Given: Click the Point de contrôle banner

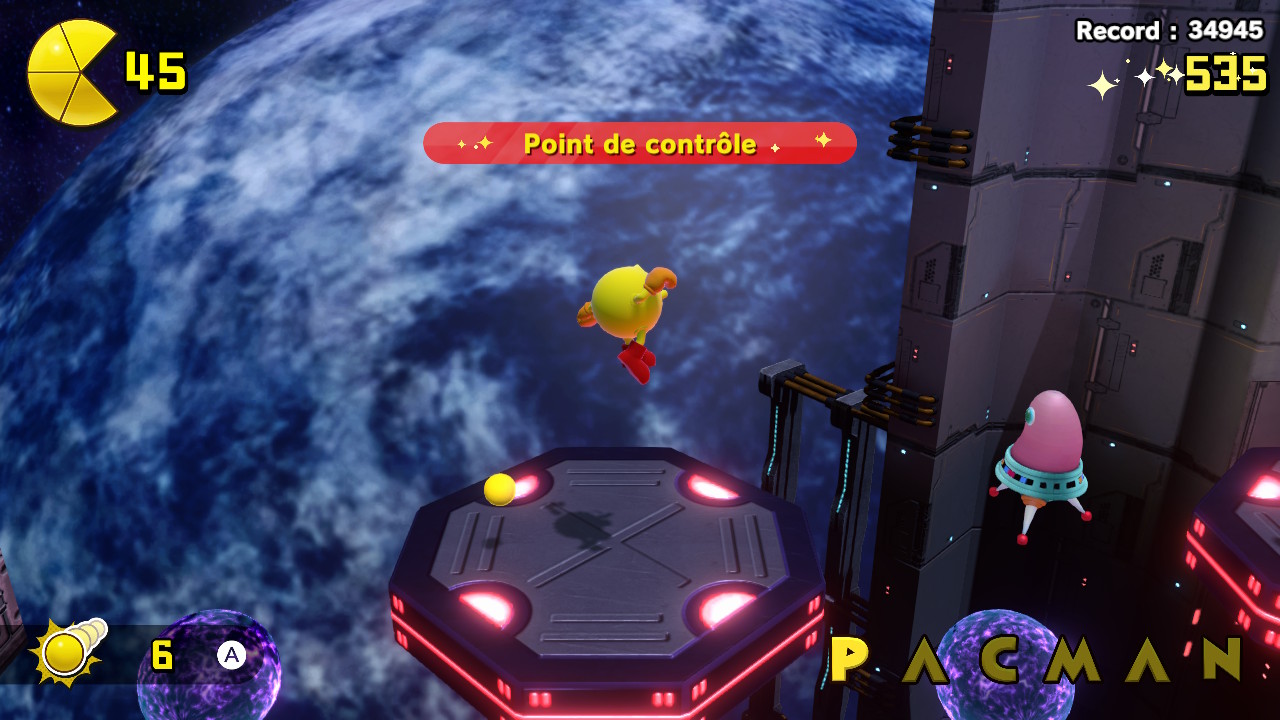Looking at the screenshot, I should tap(640, 143).
